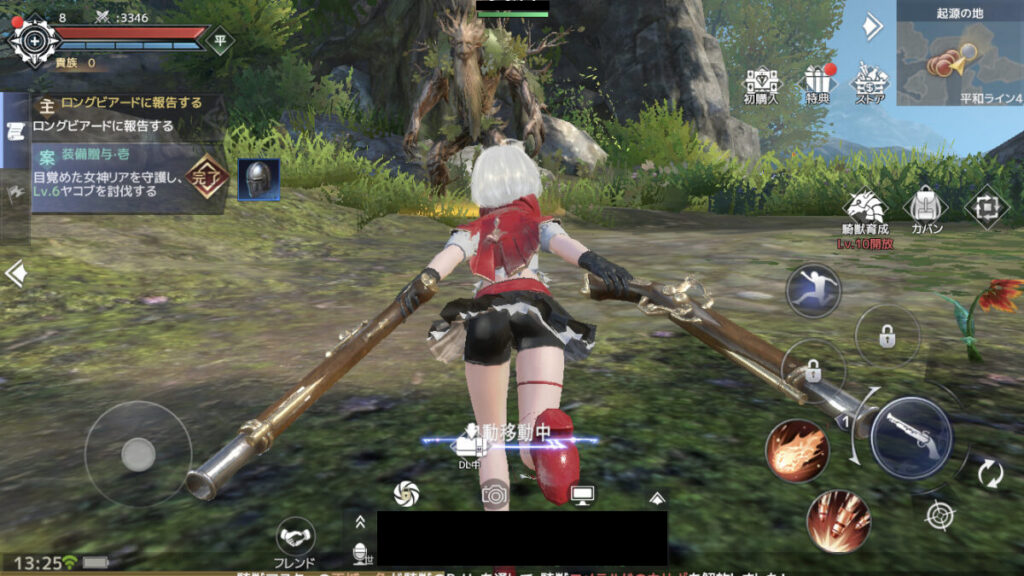Viewport: 1024px width, 576px height.
Task: Open the 特典 bonus gift icon
Action: 818,85
